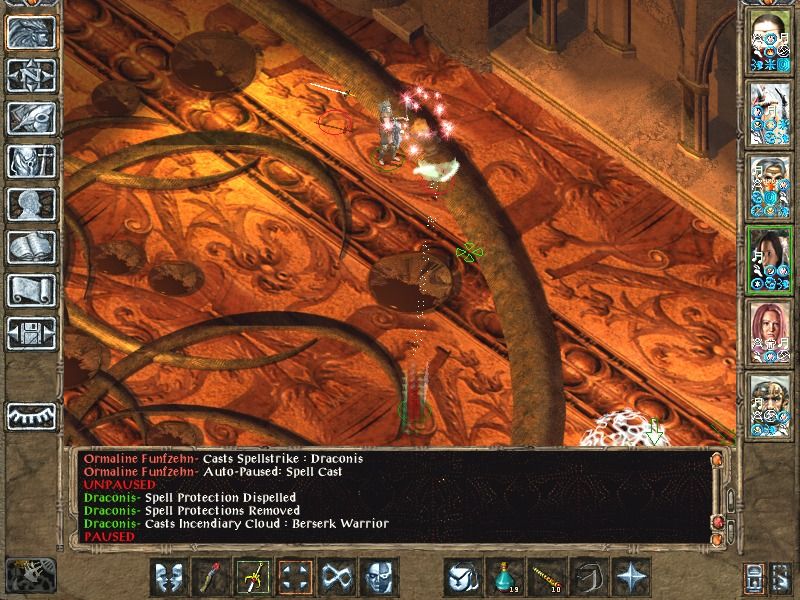The width and height of the screenshot is (800, 600).
Task: Open the priest scroll (parchment icon)
Action: [30, 290]
